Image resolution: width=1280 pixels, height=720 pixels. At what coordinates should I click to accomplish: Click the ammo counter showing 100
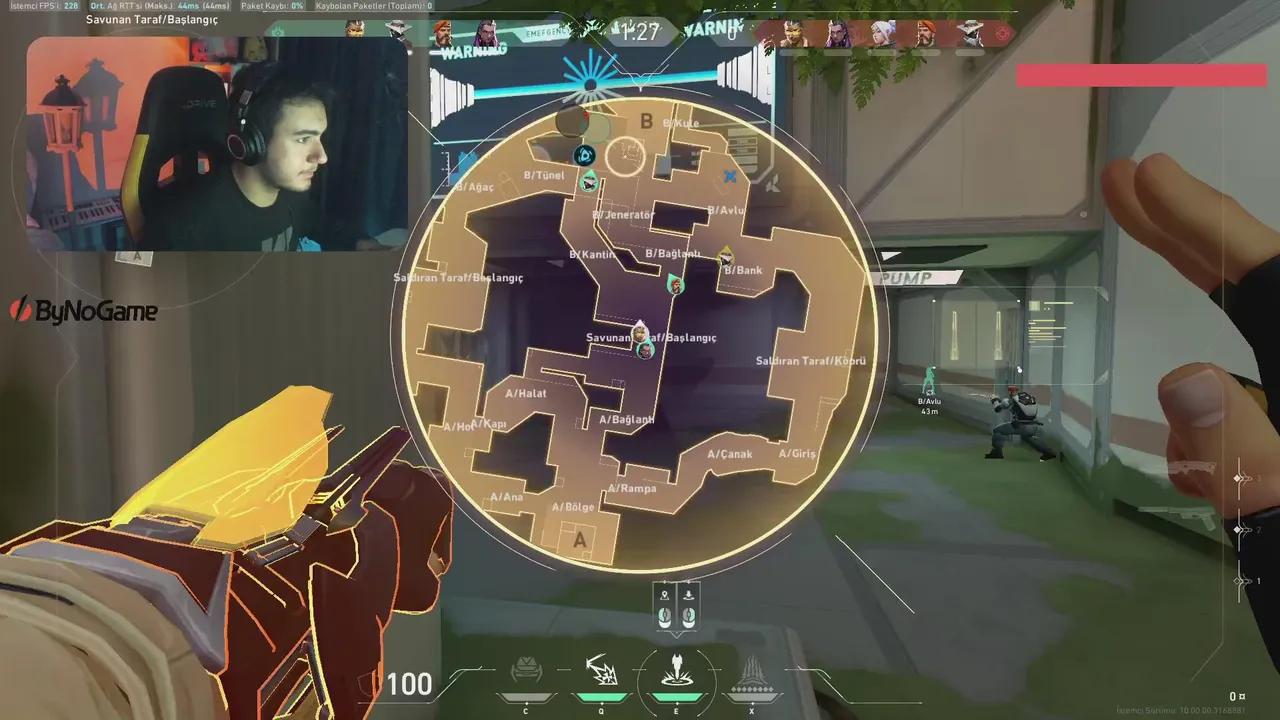[408, 684]
